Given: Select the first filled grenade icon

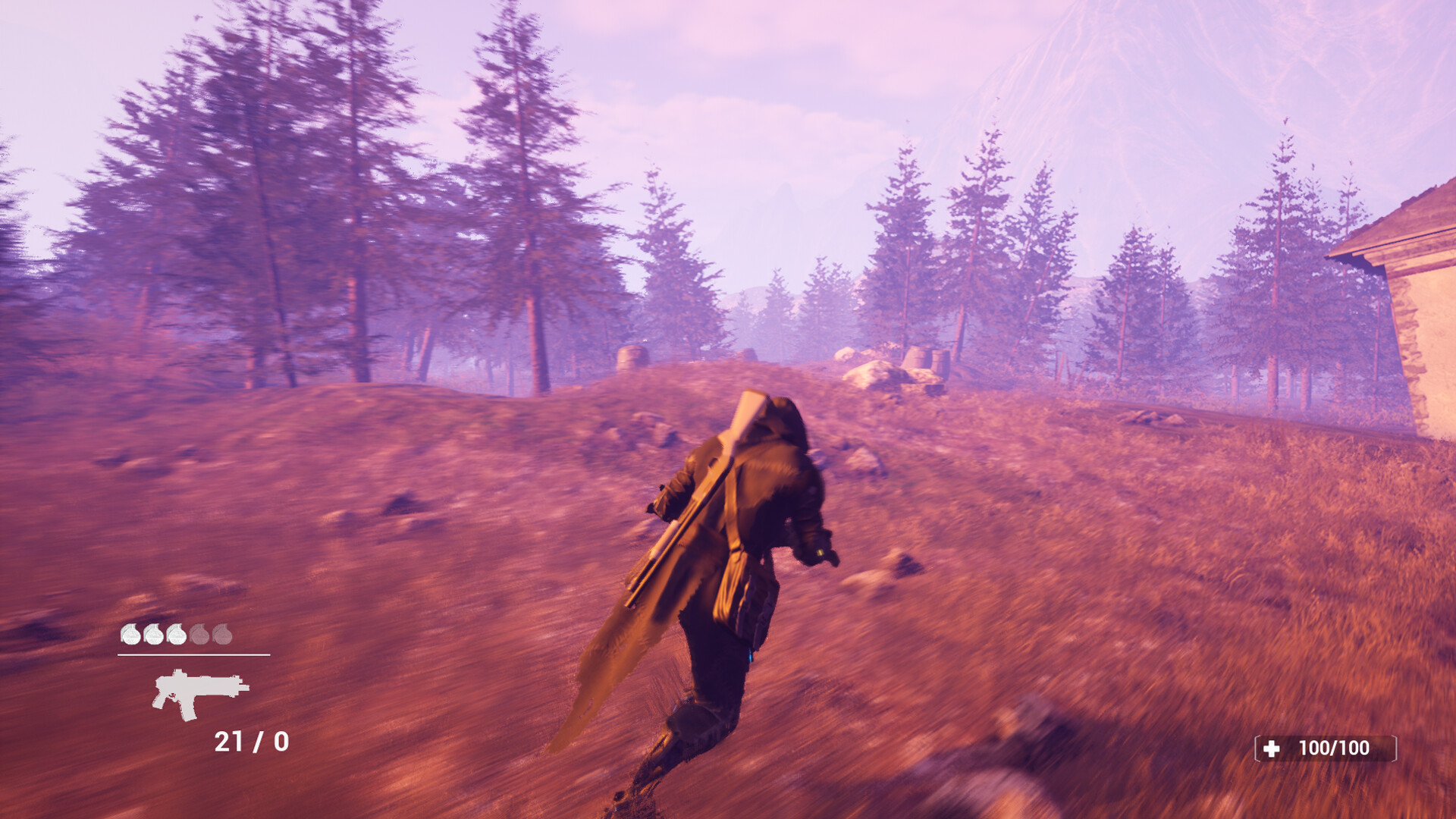Looking at the screenshot, I should point(132,635).
